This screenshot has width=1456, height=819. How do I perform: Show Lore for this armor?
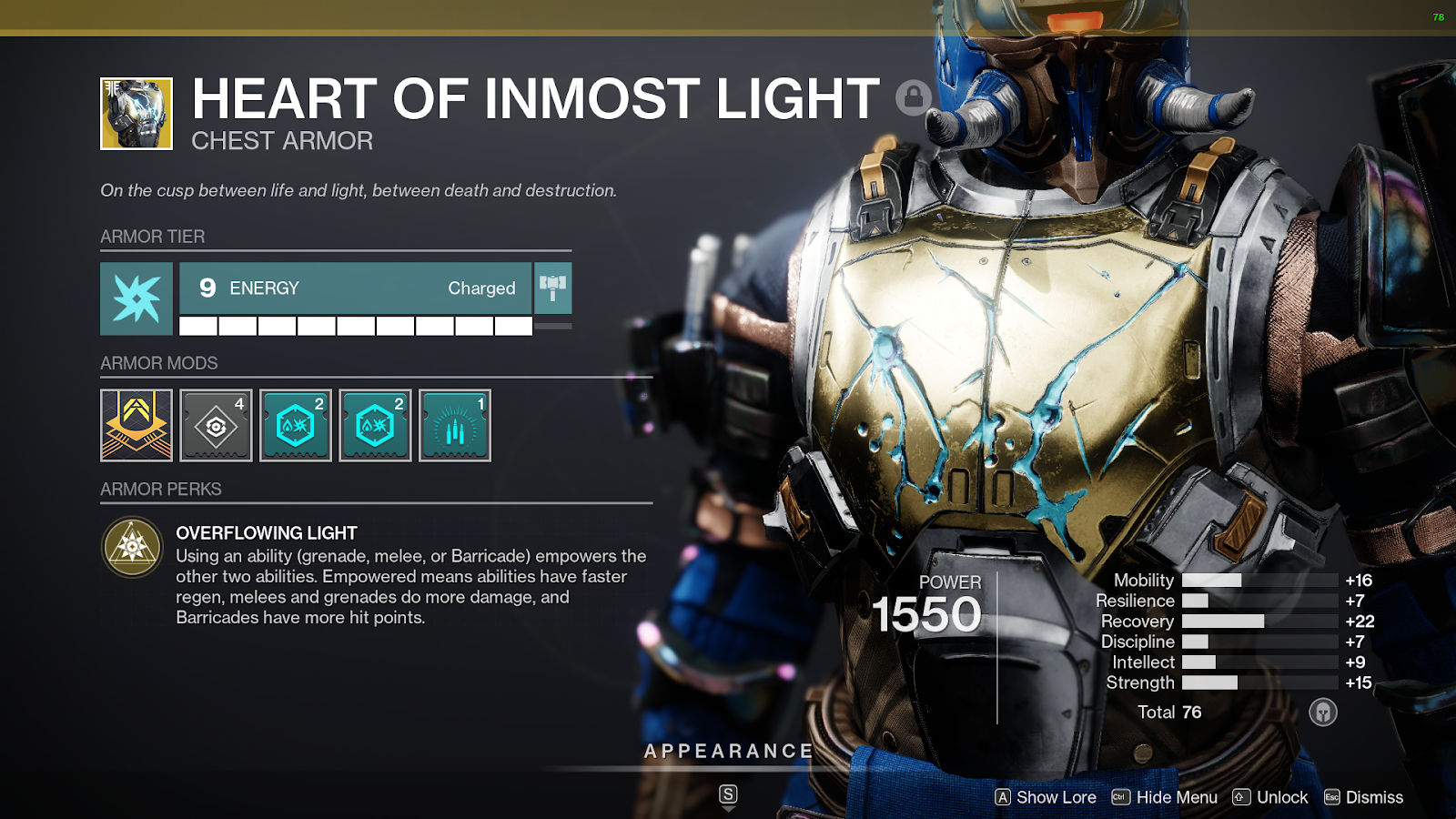1046,797
